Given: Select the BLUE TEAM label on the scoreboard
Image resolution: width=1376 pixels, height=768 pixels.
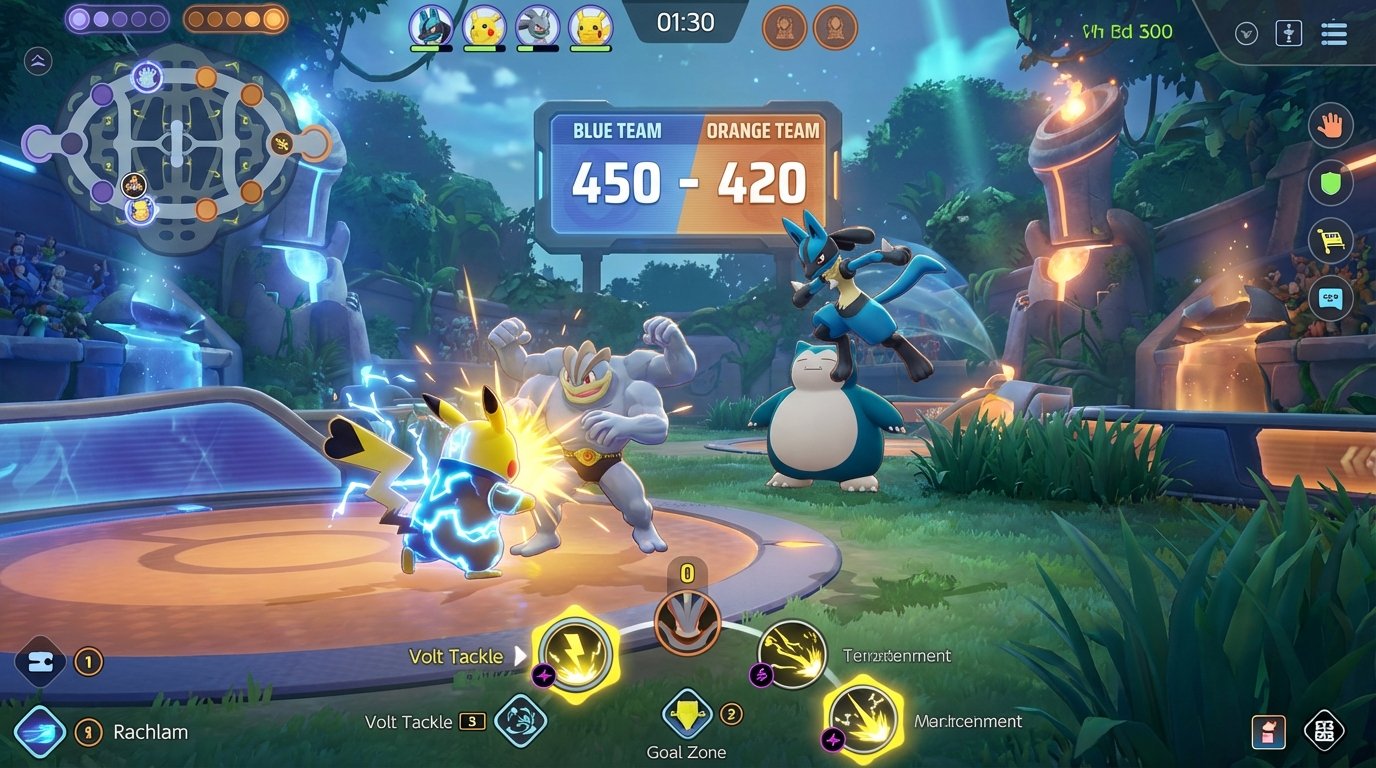Looking at the screenshot, I should (x=617, y=130).
